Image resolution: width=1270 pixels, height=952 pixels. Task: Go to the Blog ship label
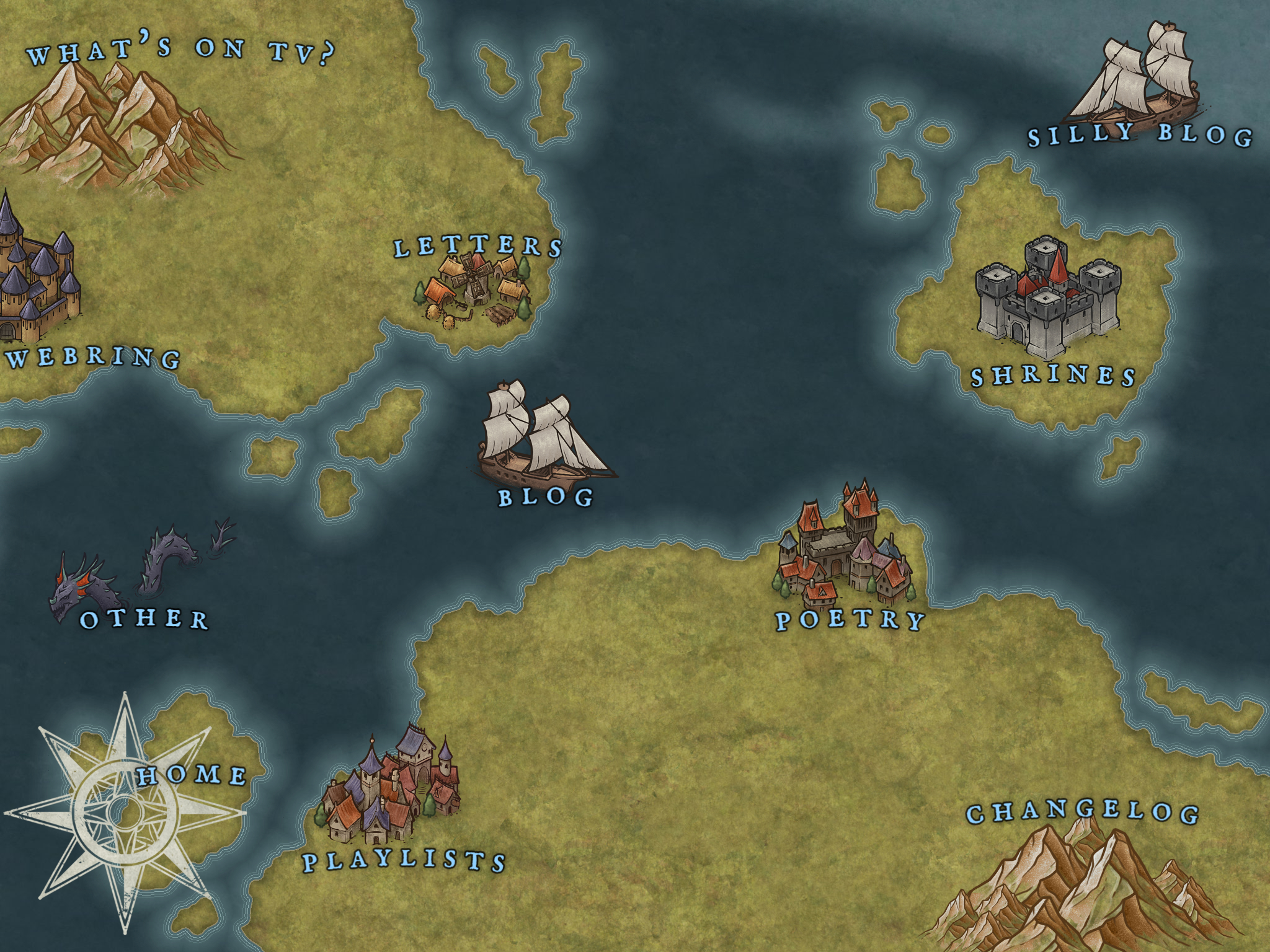coord(546,497)
